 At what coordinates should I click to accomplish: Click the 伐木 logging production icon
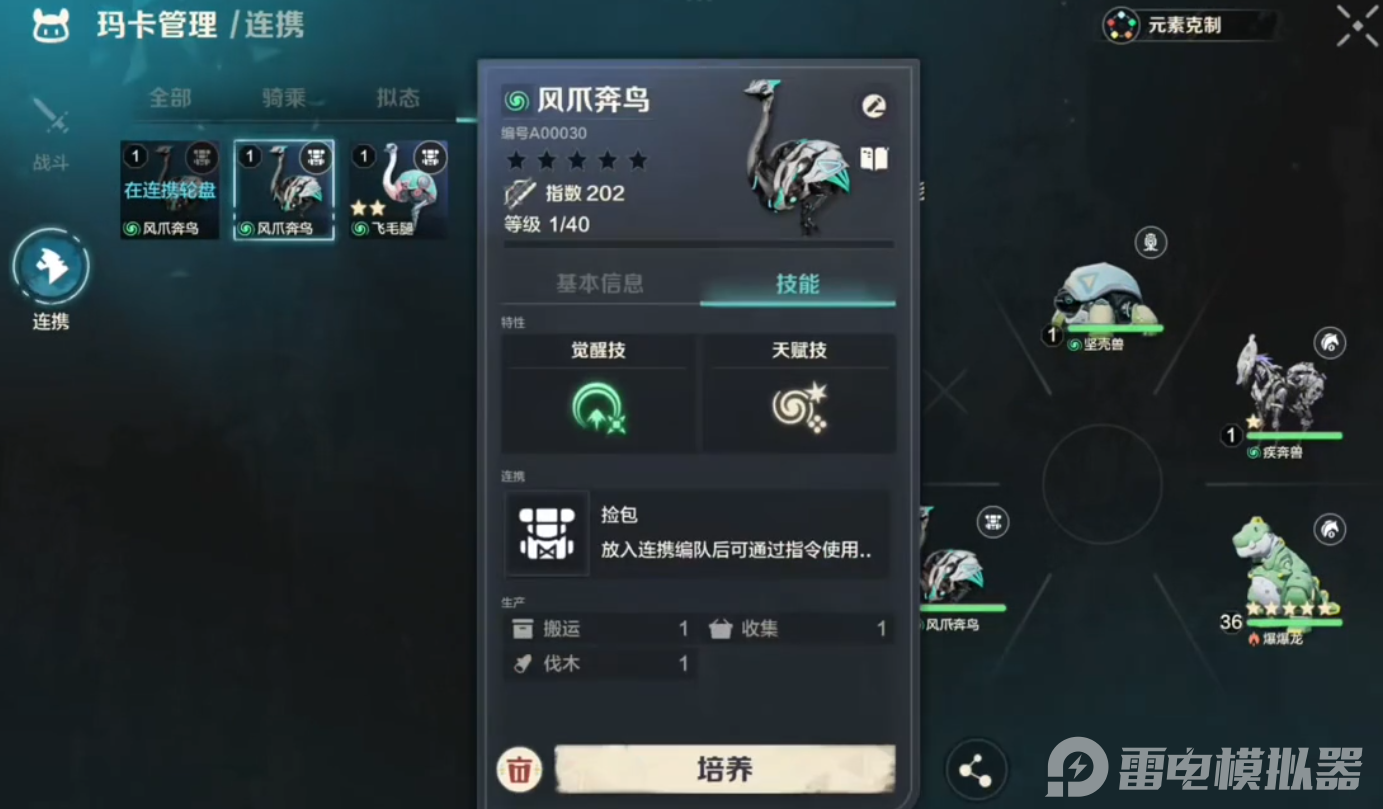tap(522, 663)
